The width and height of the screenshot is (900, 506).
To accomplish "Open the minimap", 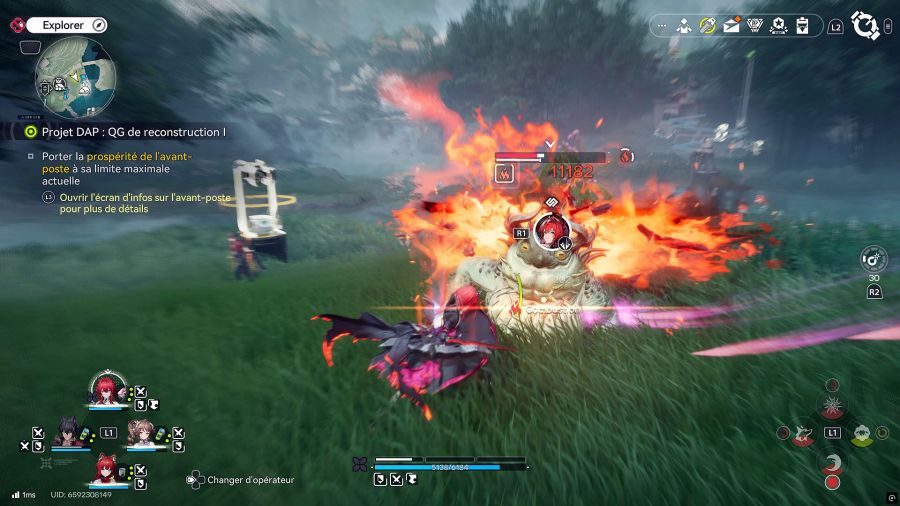I will pos(75,78).
